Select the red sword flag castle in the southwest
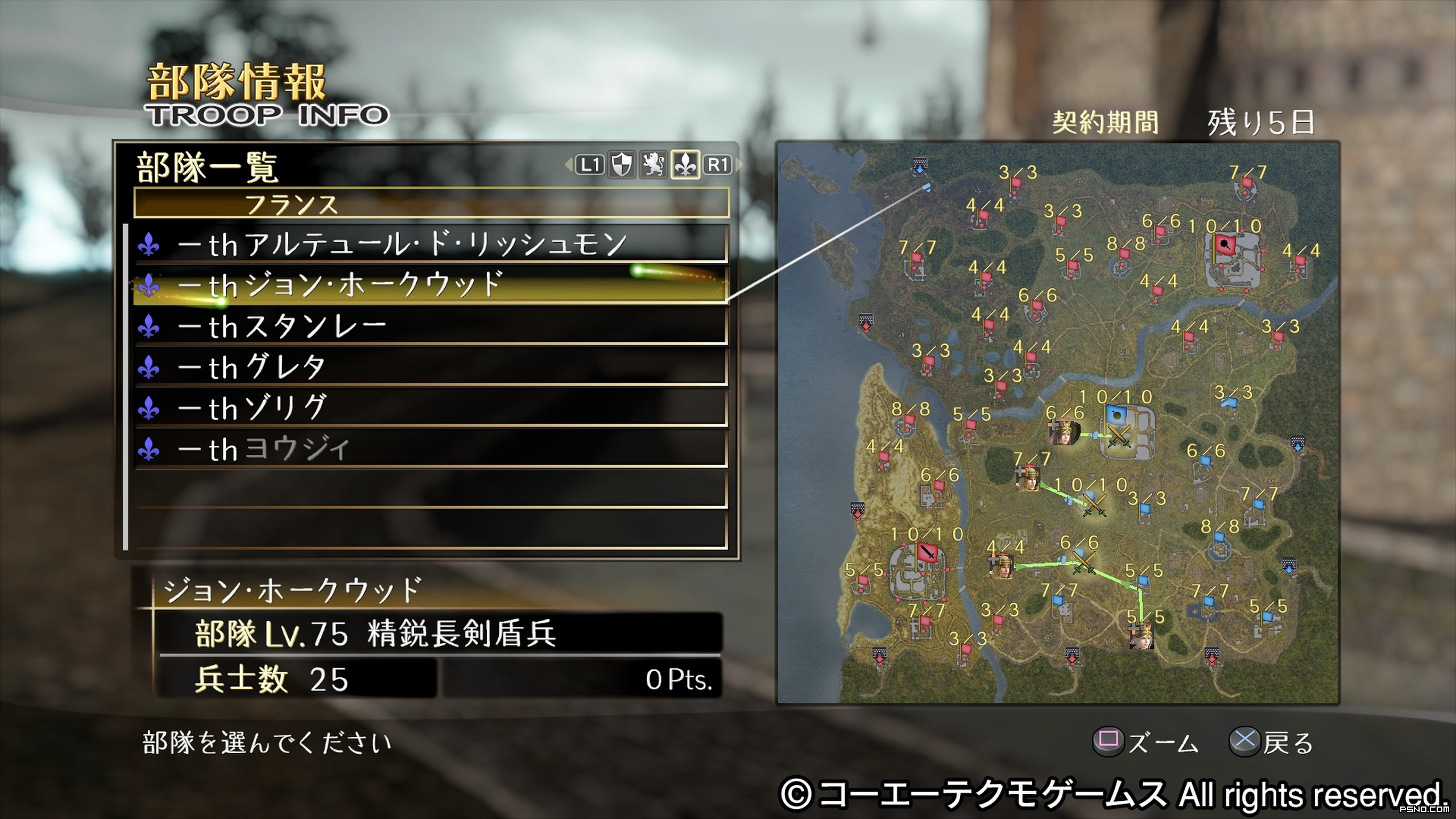 point(927,552)
